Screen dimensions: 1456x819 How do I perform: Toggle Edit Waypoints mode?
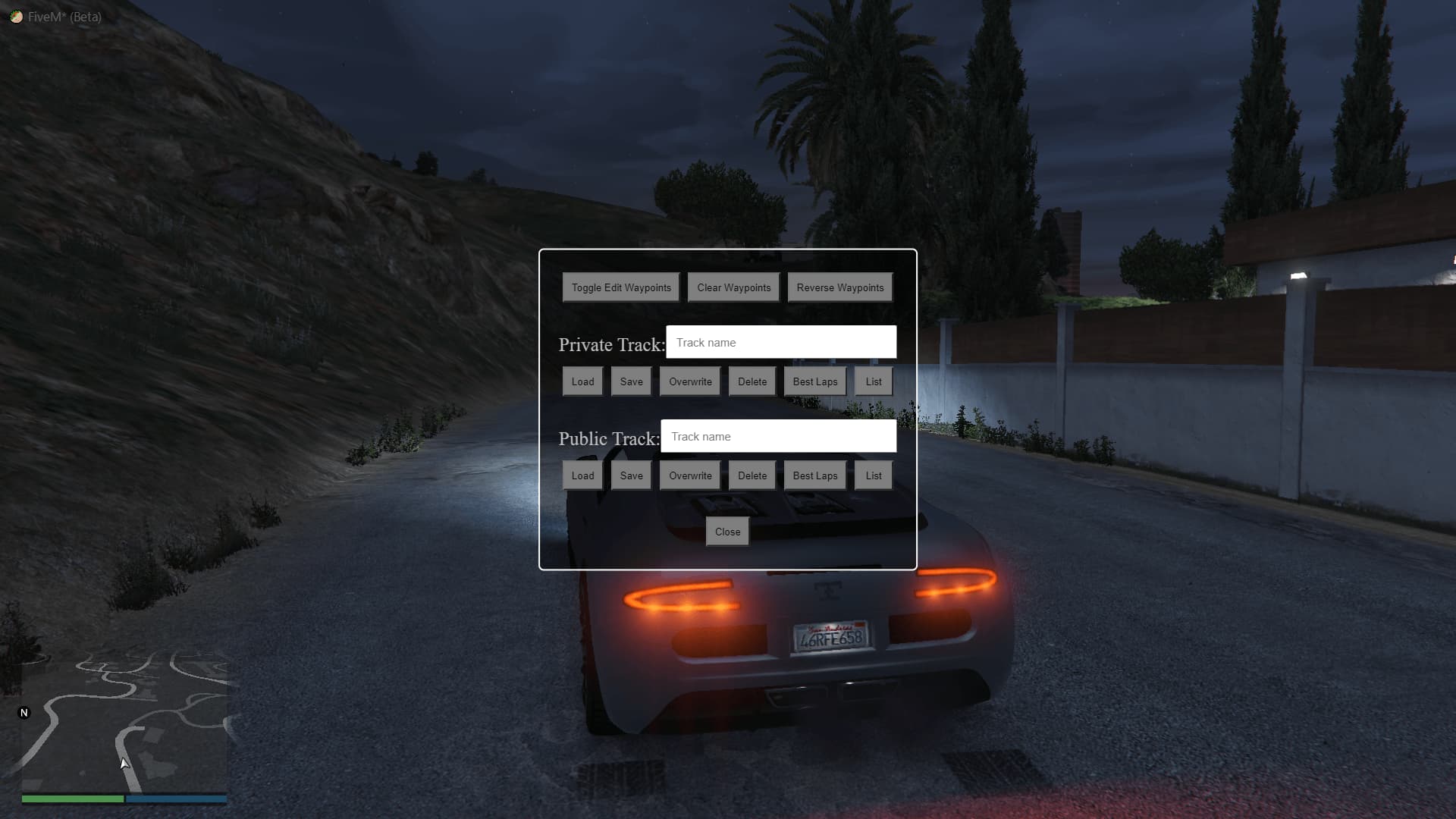click(620, 287)
